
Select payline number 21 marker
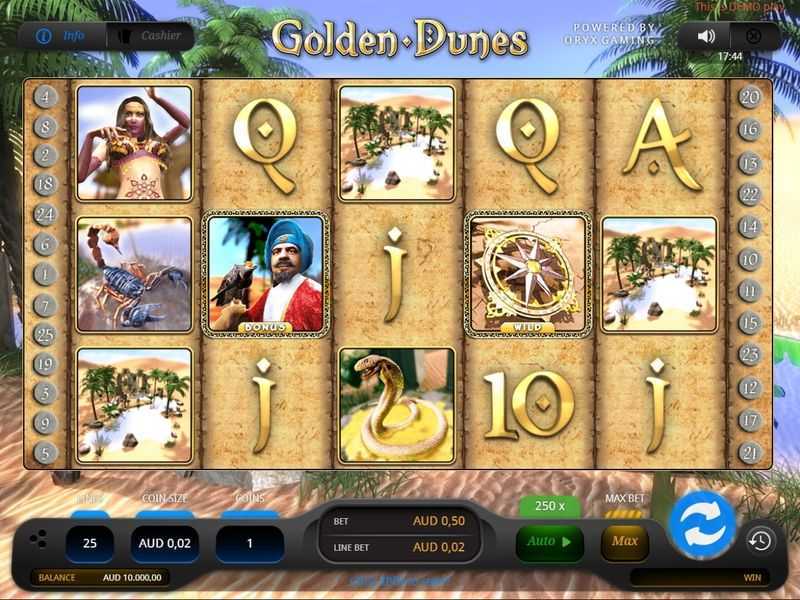[x=750, y=453]
